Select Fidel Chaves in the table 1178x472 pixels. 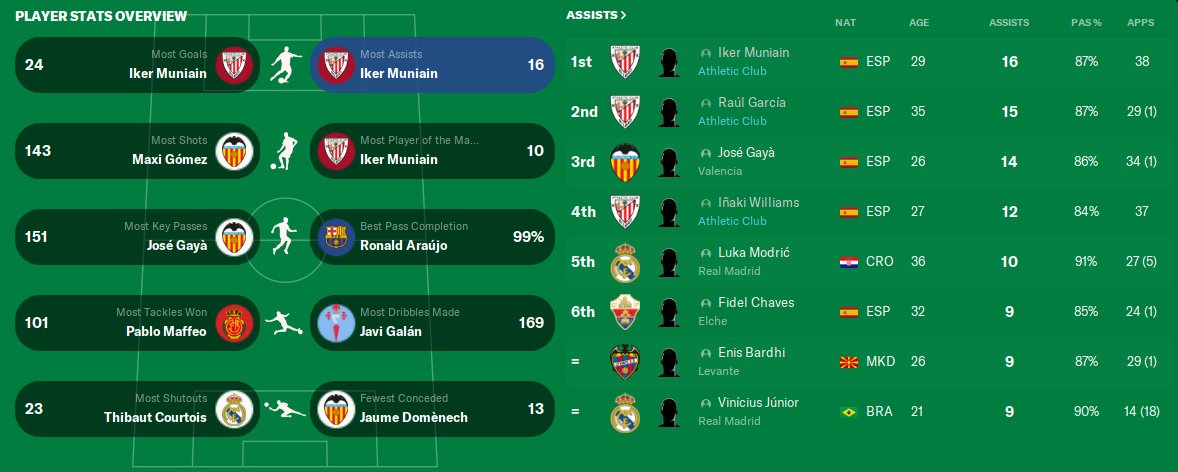(755, 303)
